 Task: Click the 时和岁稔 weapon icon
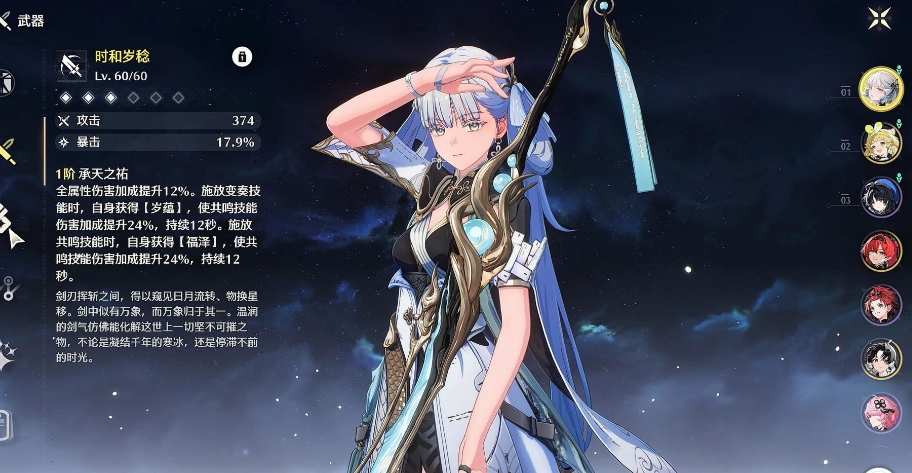coord(71,65)
